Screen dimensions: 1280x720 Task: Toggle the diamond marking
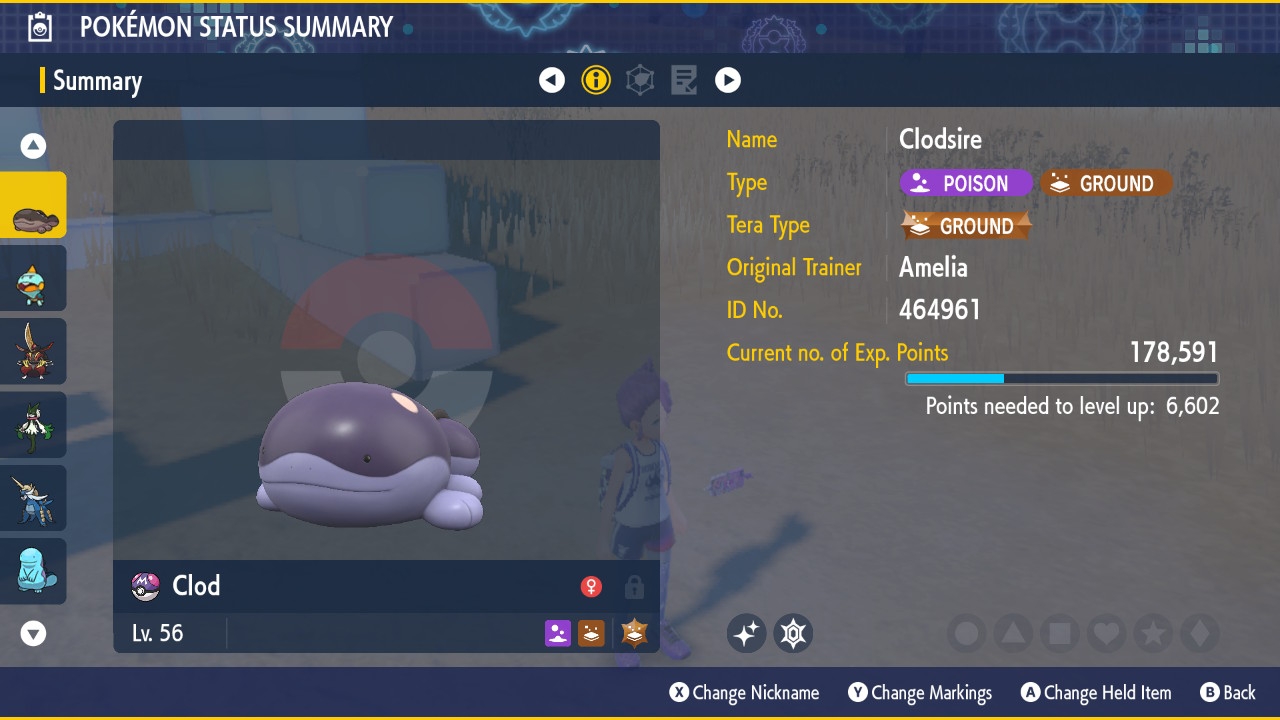1199,633
